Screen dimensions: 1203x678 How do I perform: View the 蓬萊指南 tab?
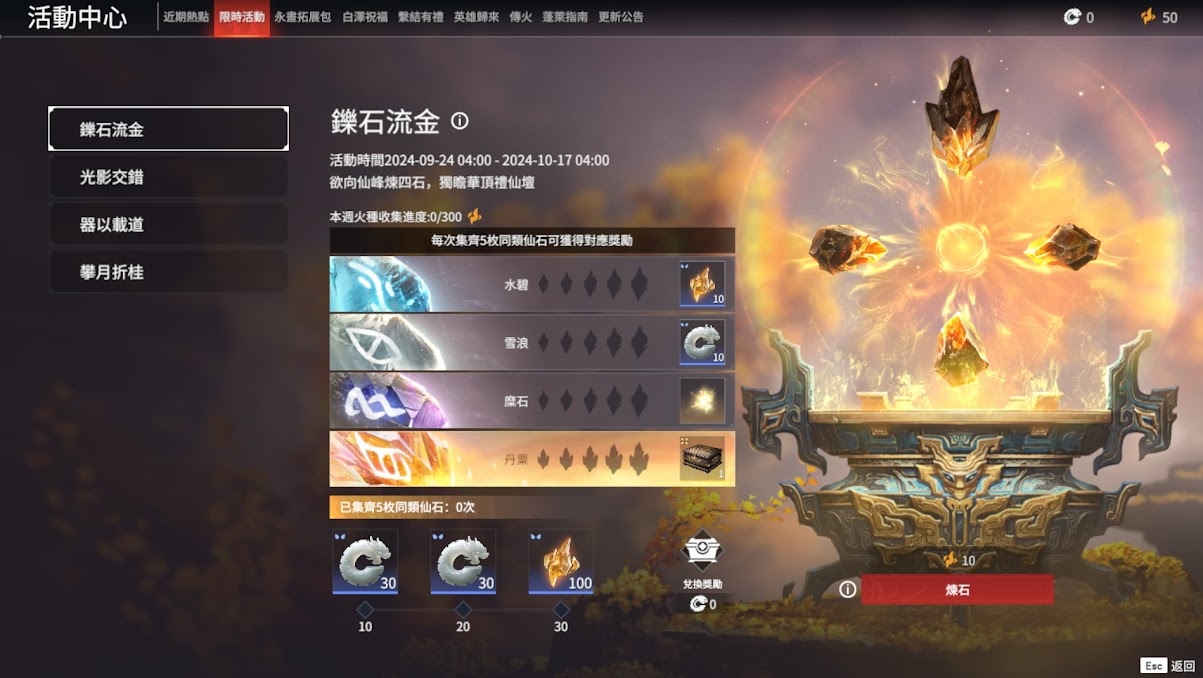point(565,18)
